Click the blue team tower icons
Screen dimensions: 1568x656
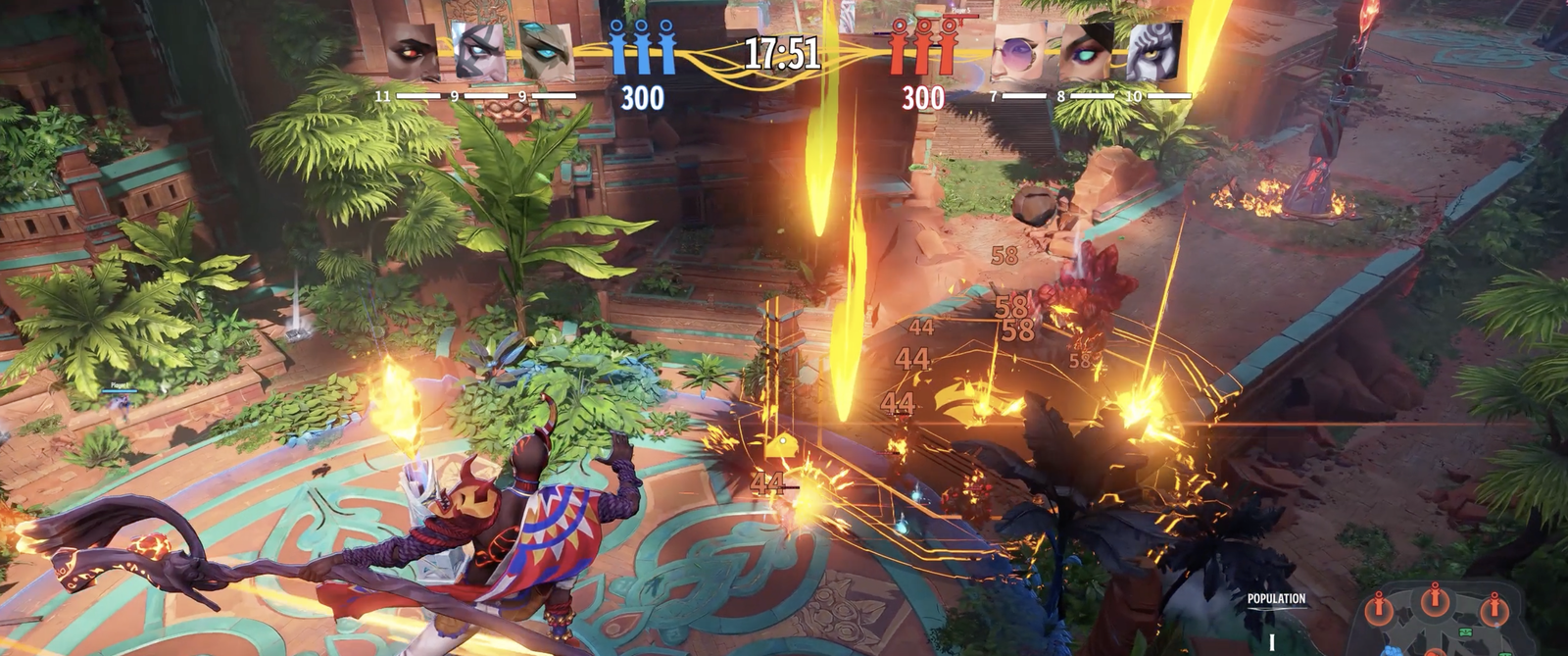[642, 47]
